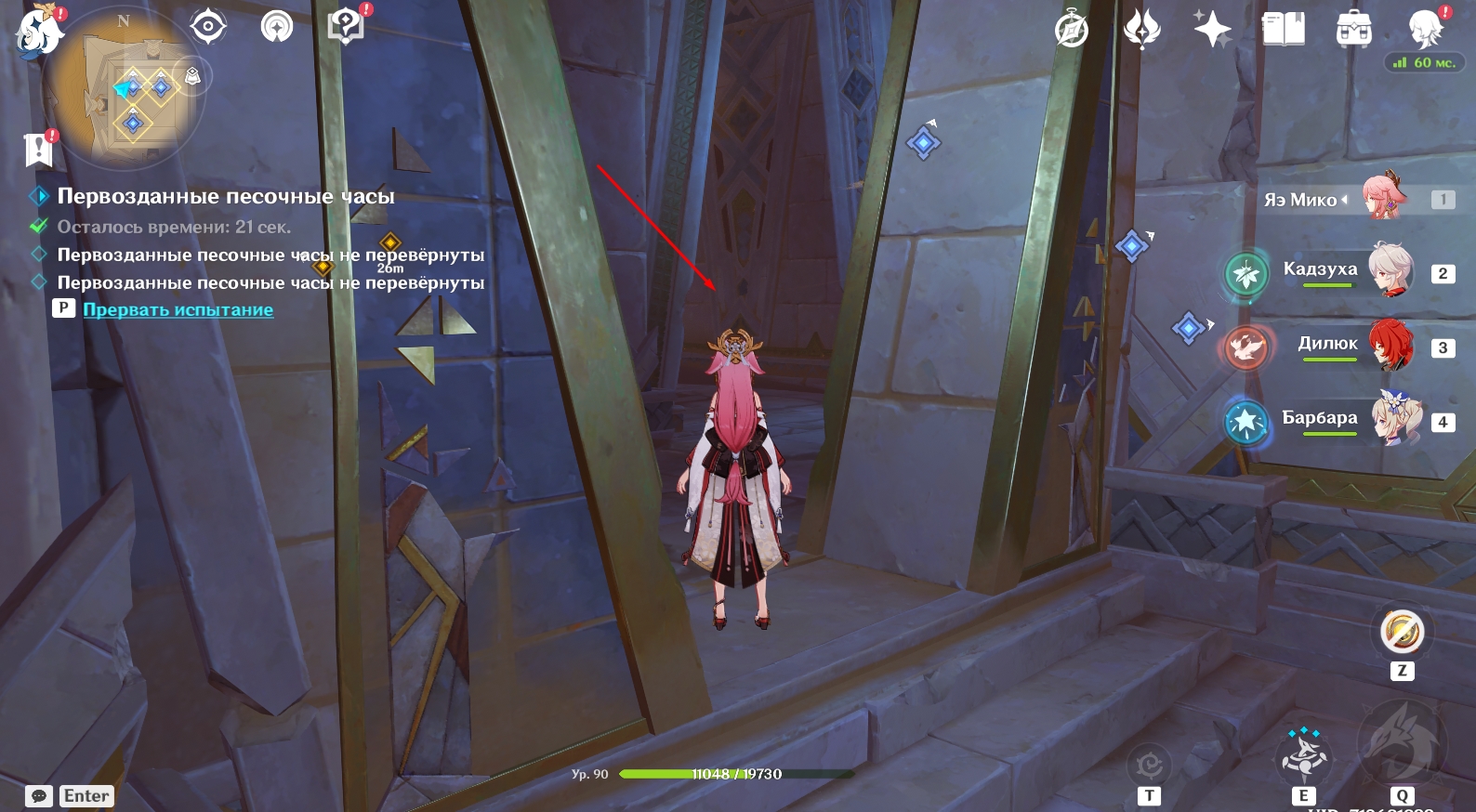Click the eye-shaped elemental sight icon
Screen dimensions: 1476x812
(x=207, y=26)
